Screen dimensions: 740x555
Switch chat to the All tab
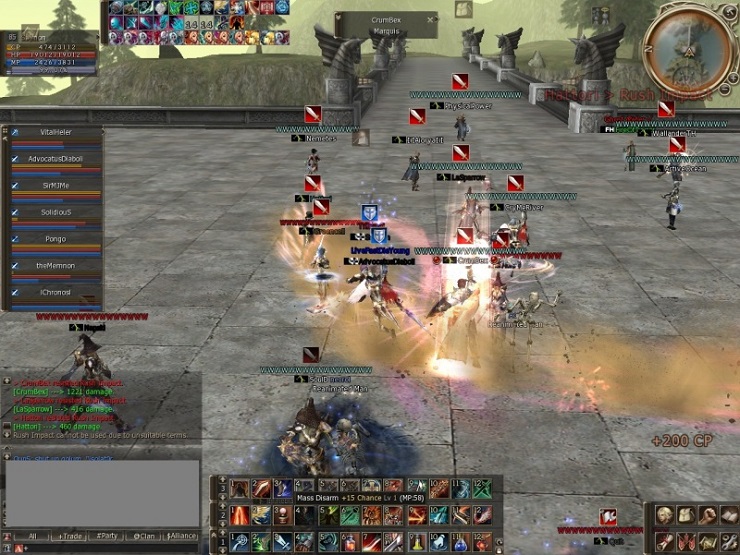[x=33, y=536]
